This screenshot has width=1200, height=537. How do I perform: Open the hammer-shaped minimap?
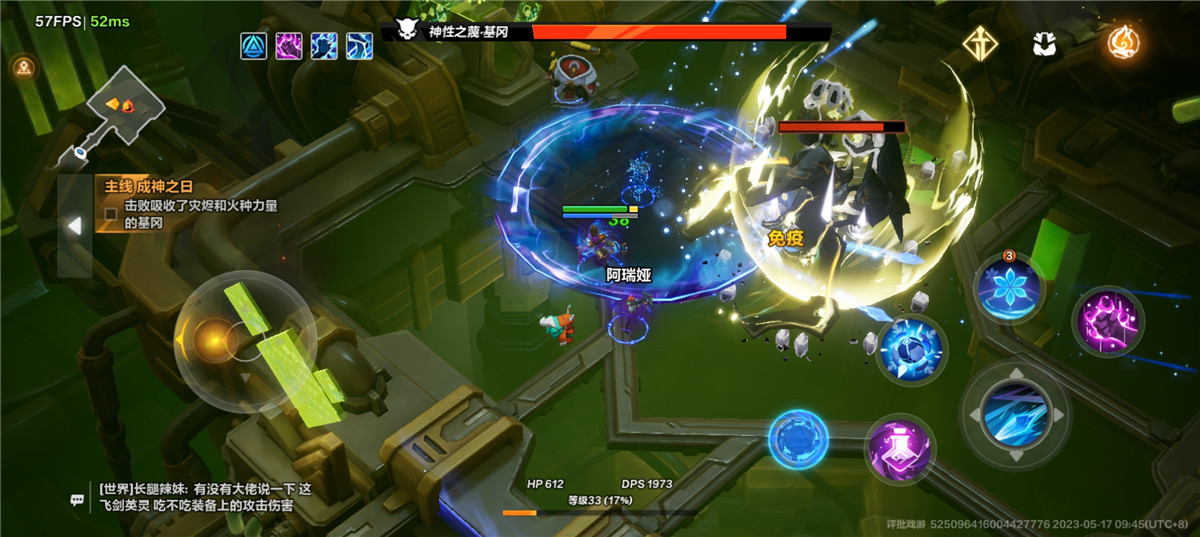coord(118,110)
